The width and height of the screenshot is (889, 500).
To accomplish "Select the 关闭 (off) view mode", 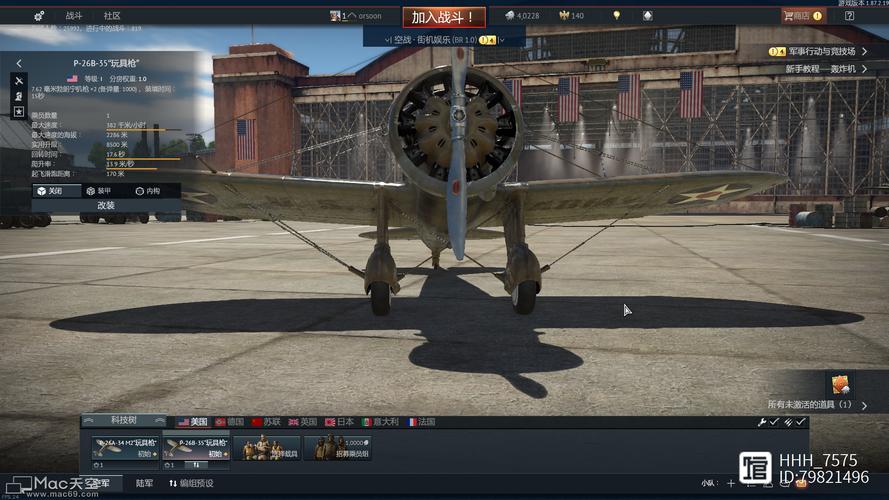I will (x=49, y=190).
